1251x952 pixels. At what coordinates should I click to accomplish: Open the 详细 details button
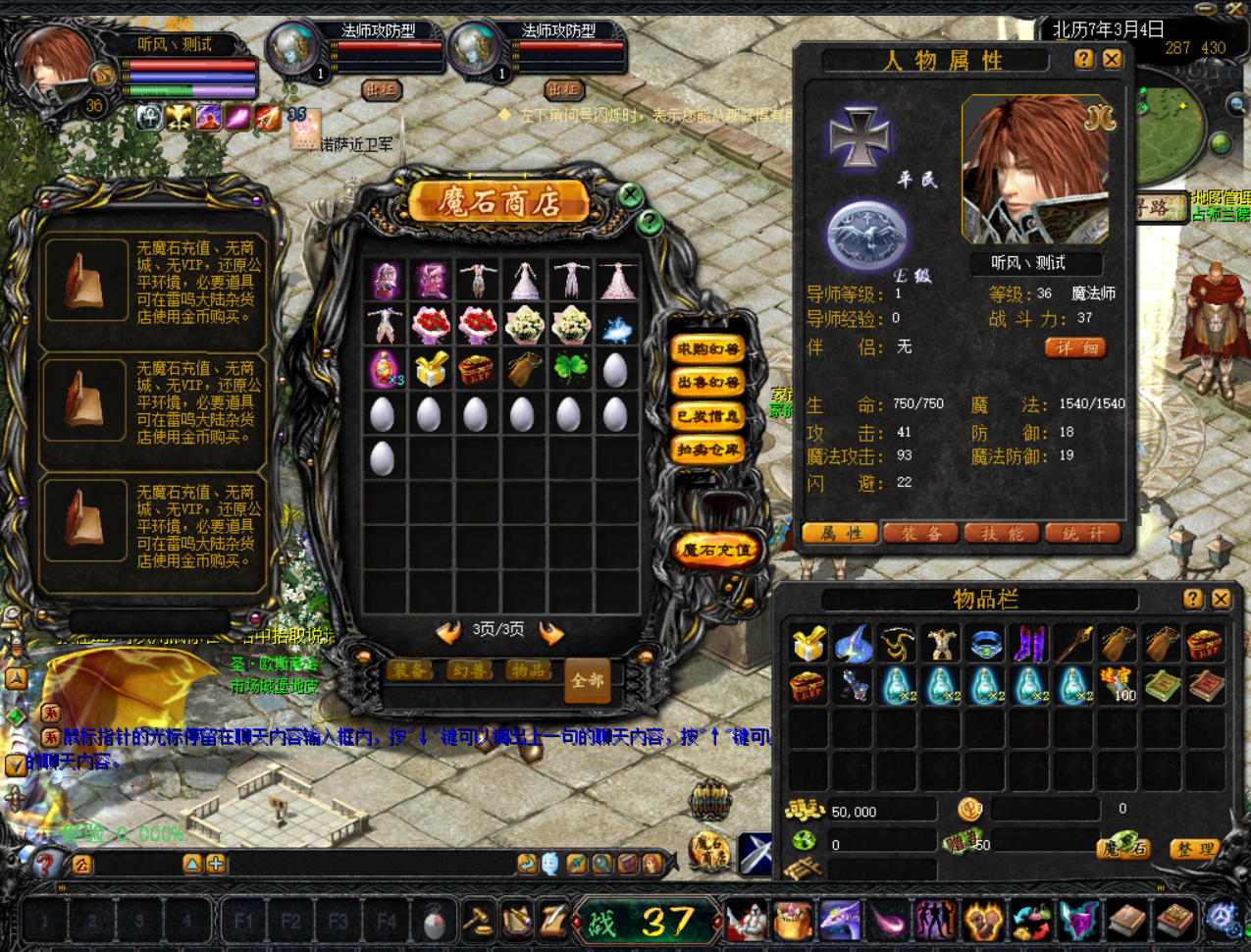pyautogui.click(x=1075, y=347)
